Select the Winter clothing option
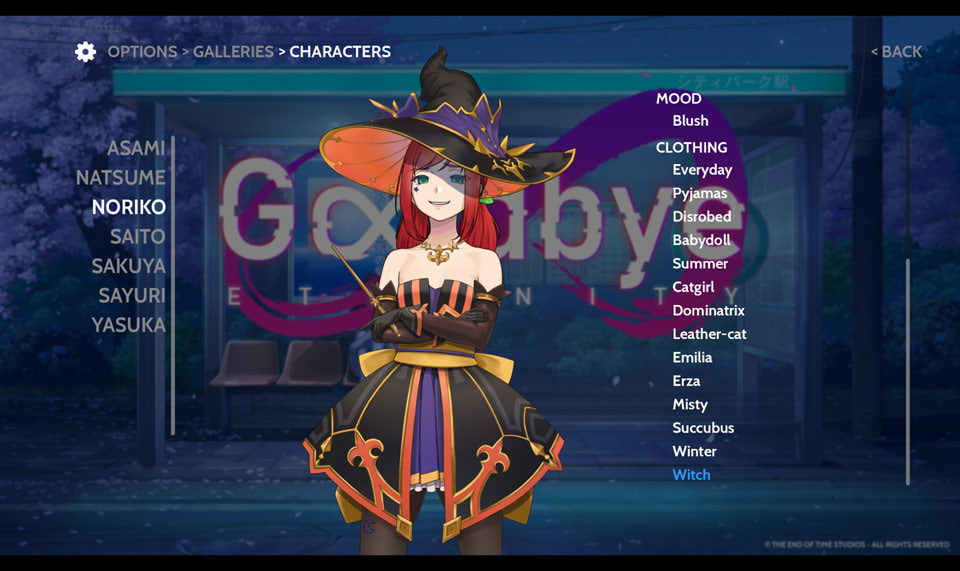The image size is (960, 571). point(694,452)
